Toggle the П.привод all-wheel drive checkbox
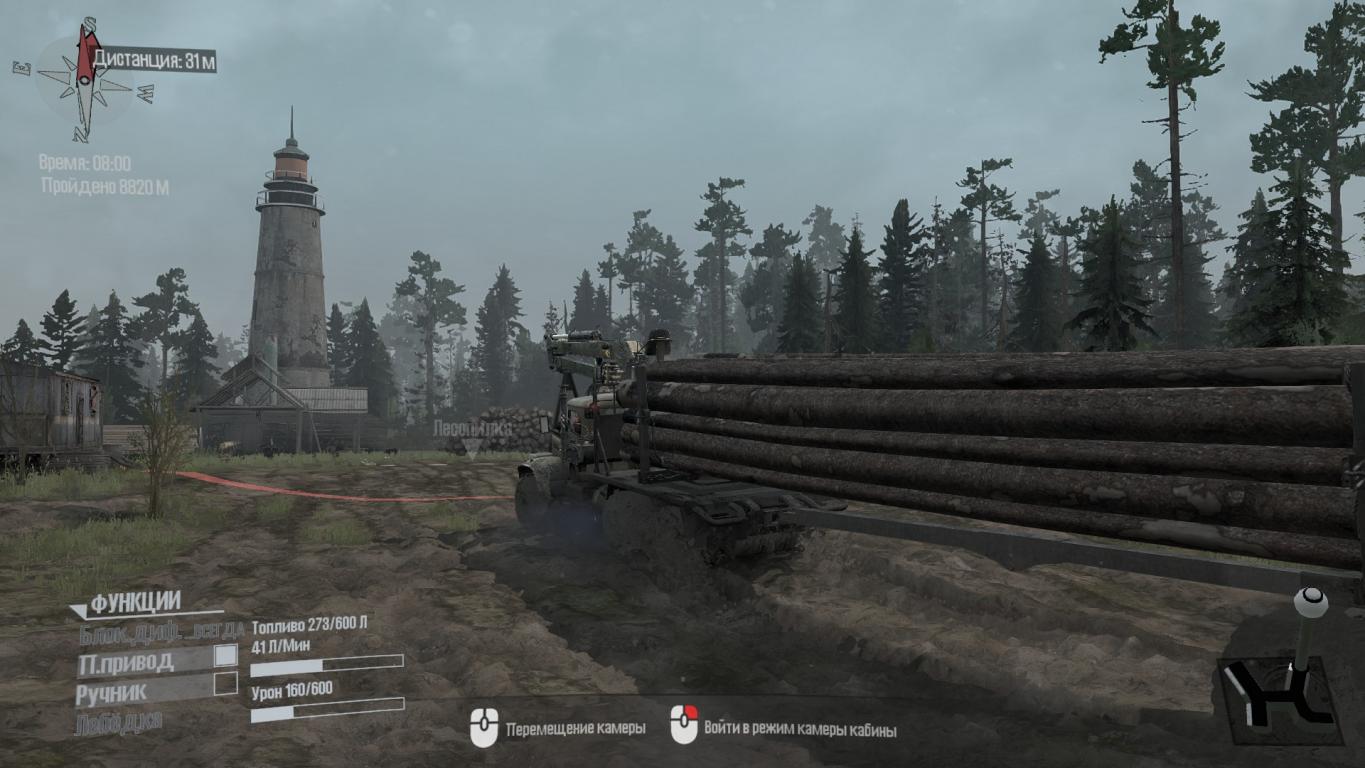Image resolution: width=1365 pixels, height=768 pixels. click(x=226, y=656)
